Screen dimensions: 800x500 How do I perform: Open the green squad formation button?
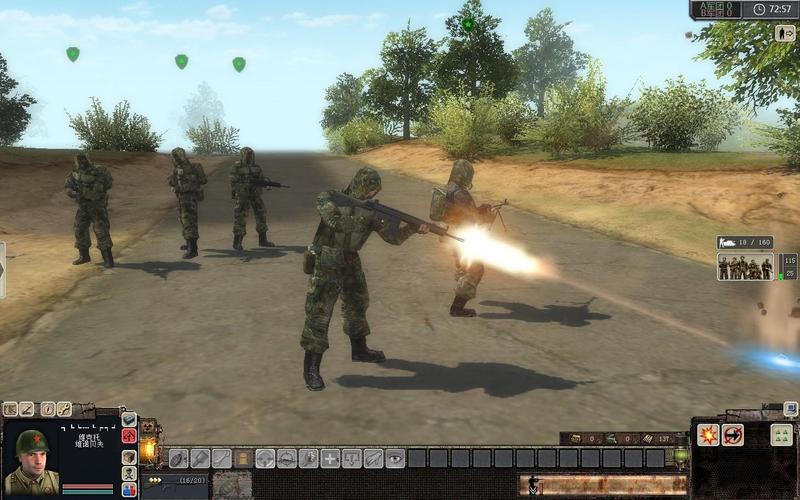[x=781, y=435]
